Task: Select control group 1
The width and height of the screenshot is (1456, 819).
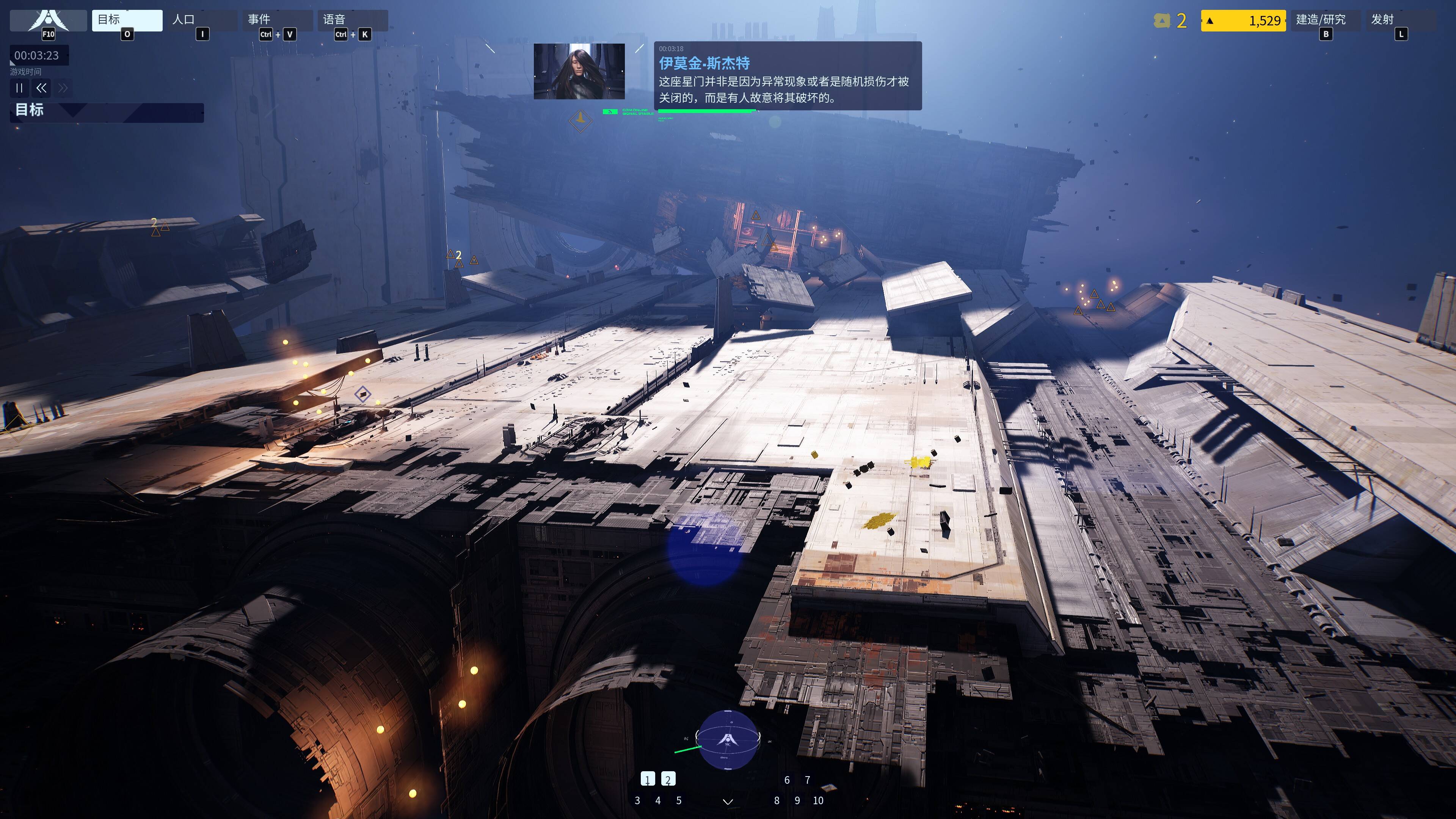Action: pos(648,780)
